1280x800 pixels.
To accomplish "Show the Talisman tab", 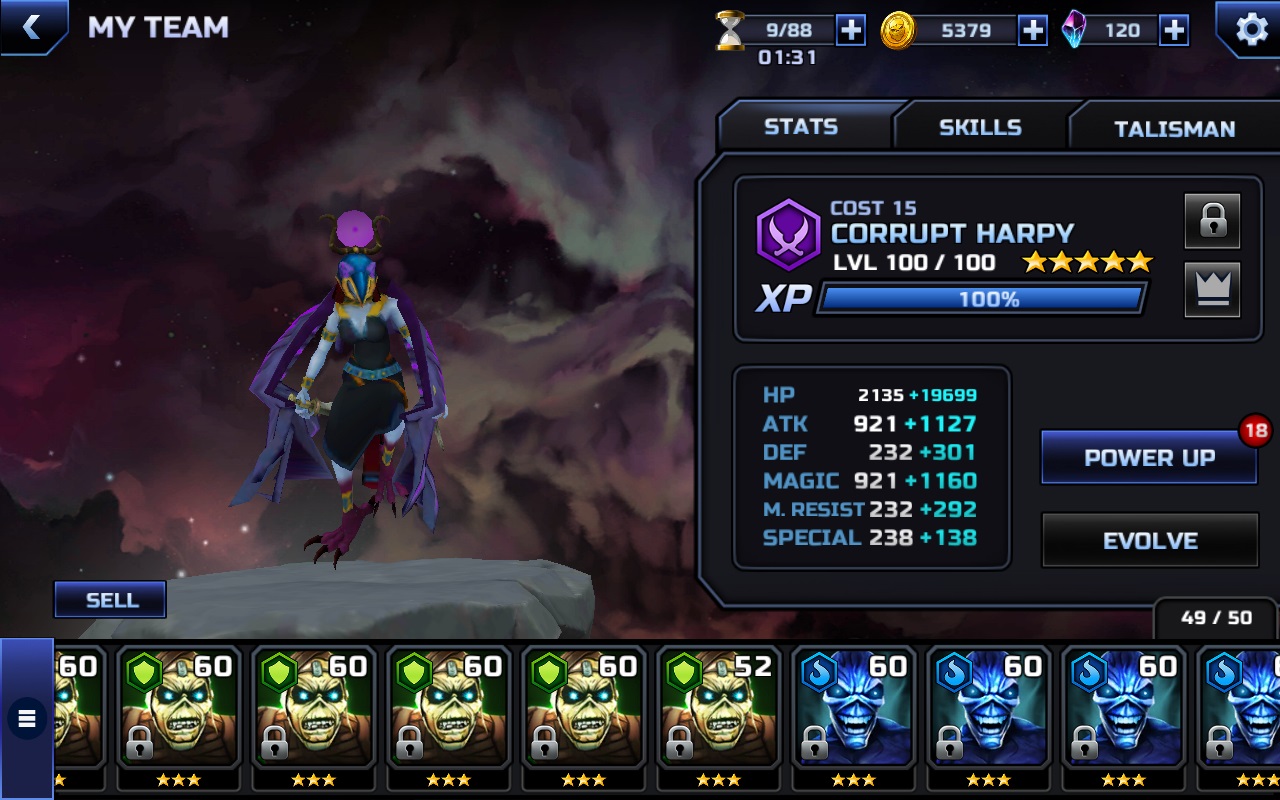I will click(1174, 128).
